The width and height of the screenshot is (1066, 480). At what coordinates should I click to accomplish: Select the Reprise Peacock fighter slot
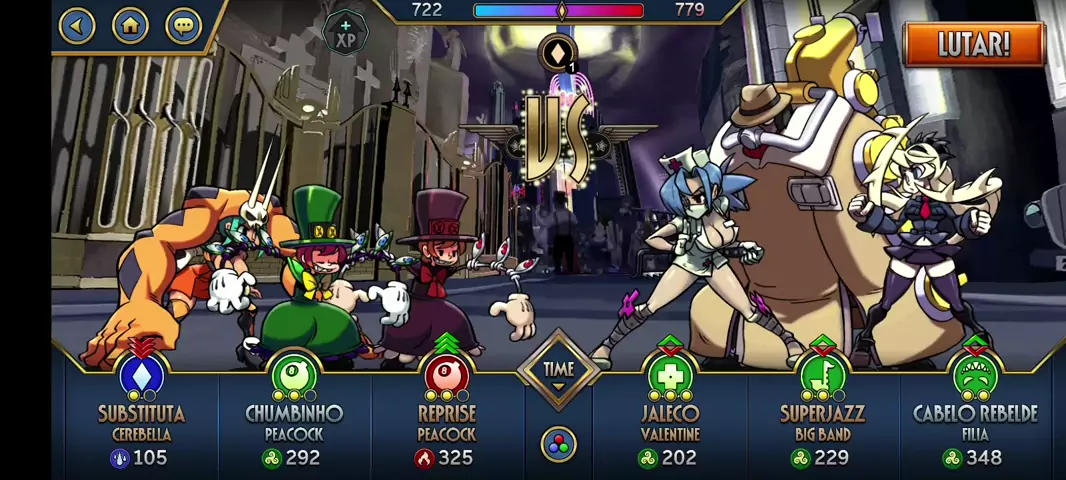(446, 412)
